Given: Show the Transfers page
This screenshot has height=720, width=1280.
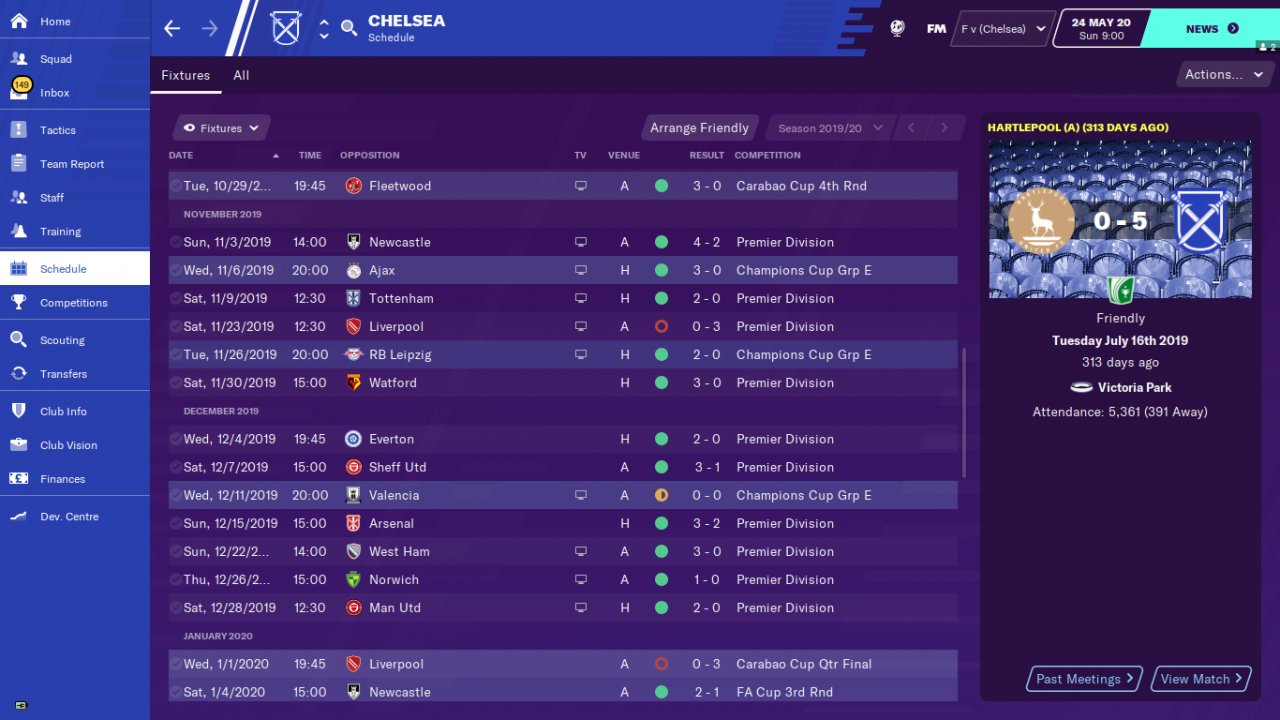Looking at the screenshot, I should [63, 374].
